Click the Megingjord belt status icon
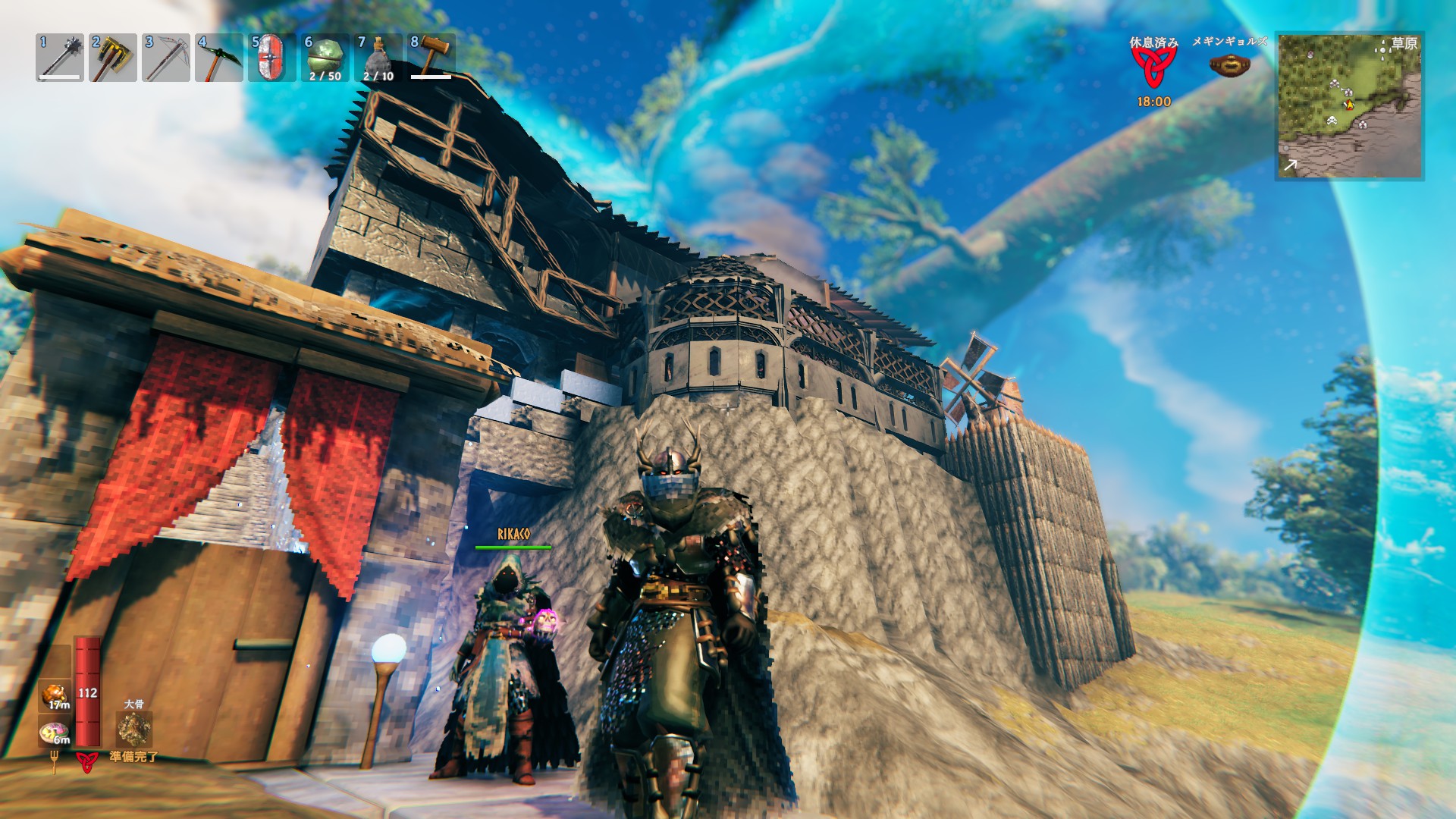Screen dimensions: 1456x819 coord(1229,65)
